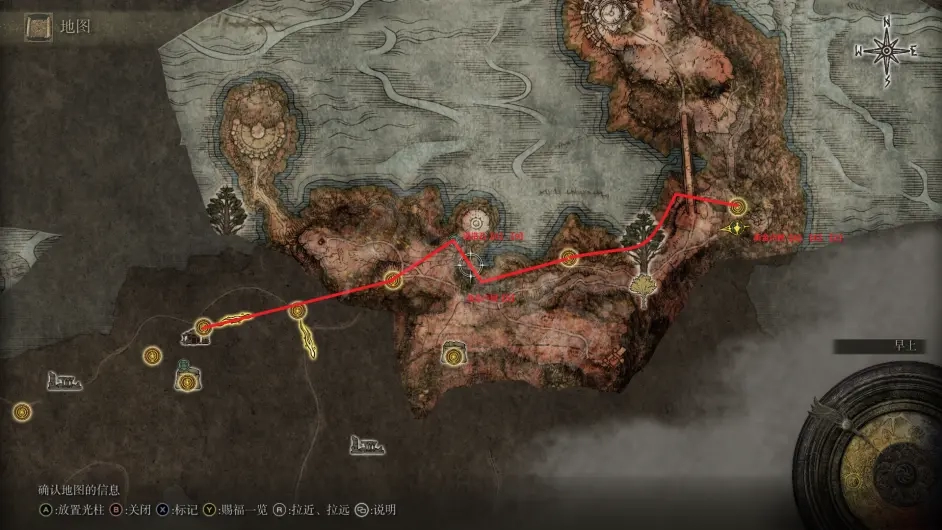Select the grace above the yellow winding trail

(x=297, y=311)
